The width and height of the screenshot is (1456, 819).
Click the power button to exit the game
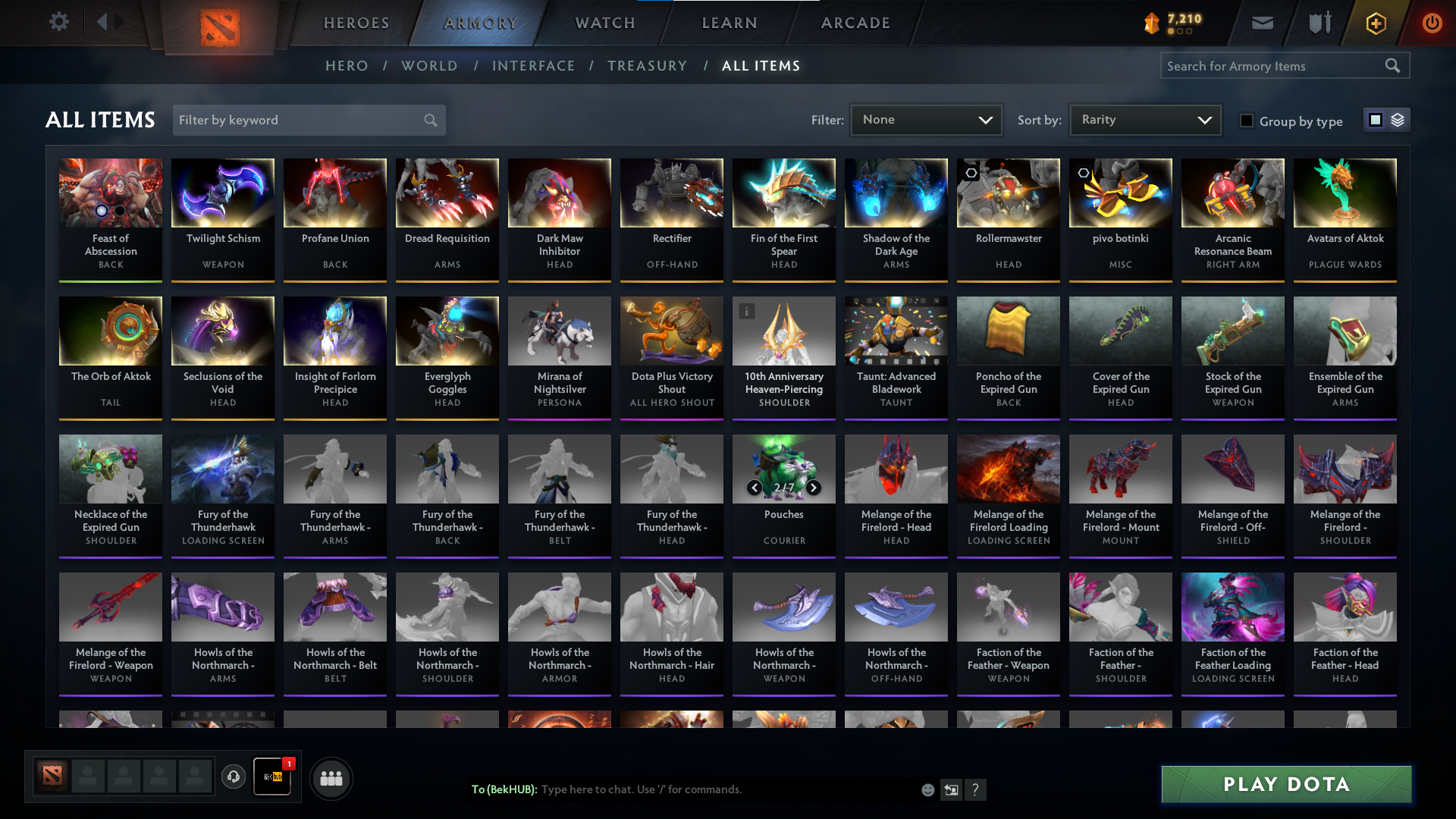point(1432,23)
